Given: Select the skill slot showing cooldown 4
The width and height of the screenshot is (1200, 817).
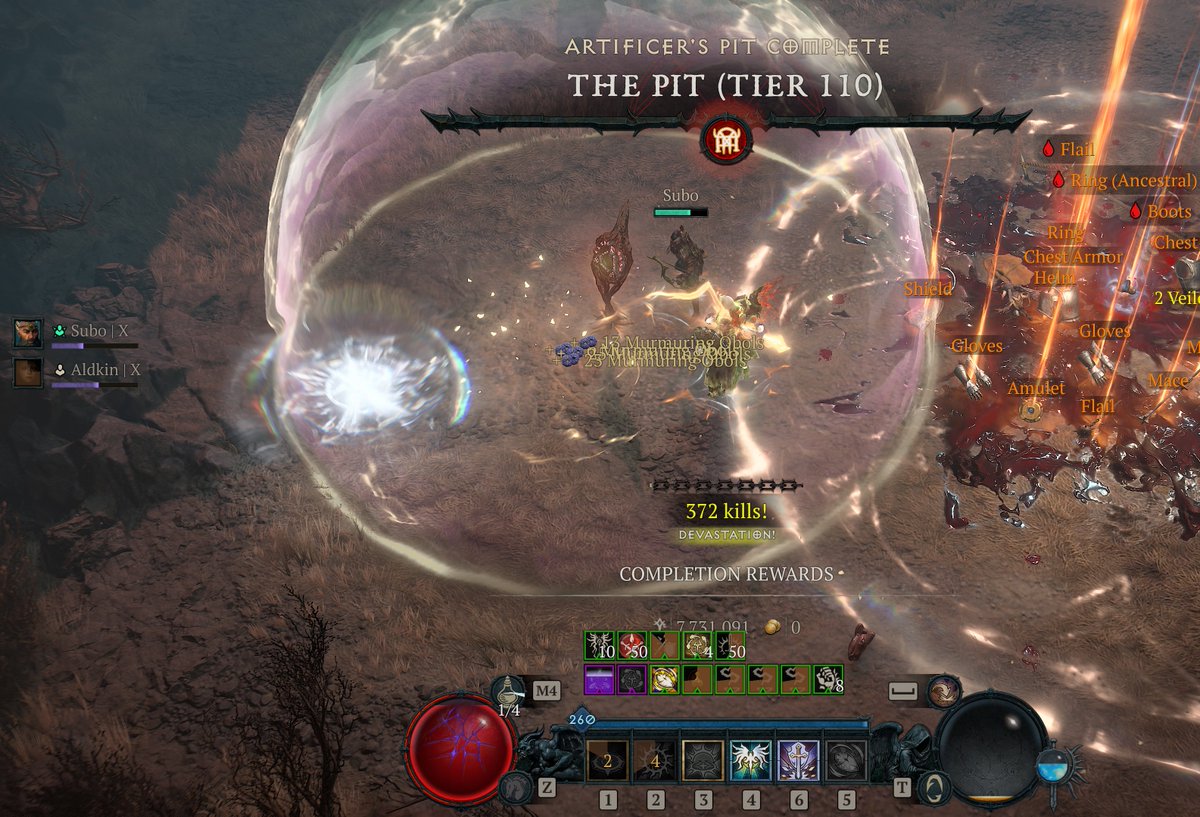Looking at the screenshot, I should click(x=655, y=761).
